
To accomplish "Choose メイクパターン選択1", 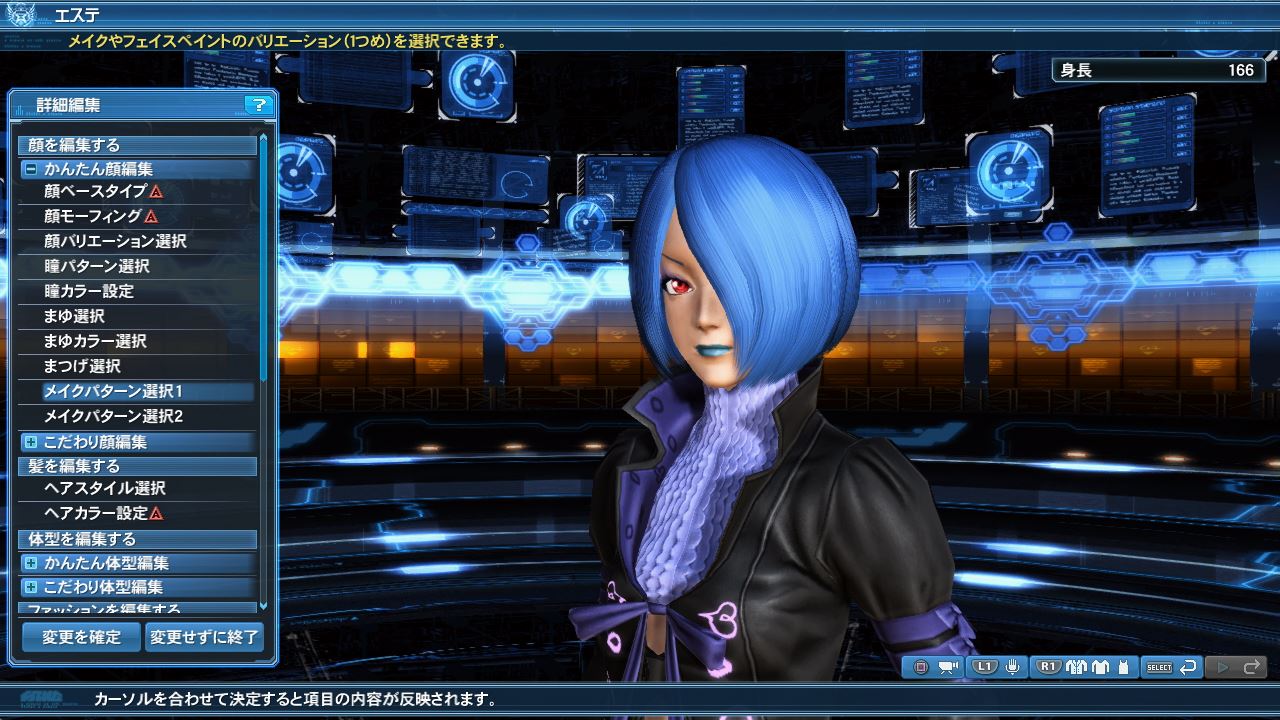I will pyautogui.click(x=113, y=391).
